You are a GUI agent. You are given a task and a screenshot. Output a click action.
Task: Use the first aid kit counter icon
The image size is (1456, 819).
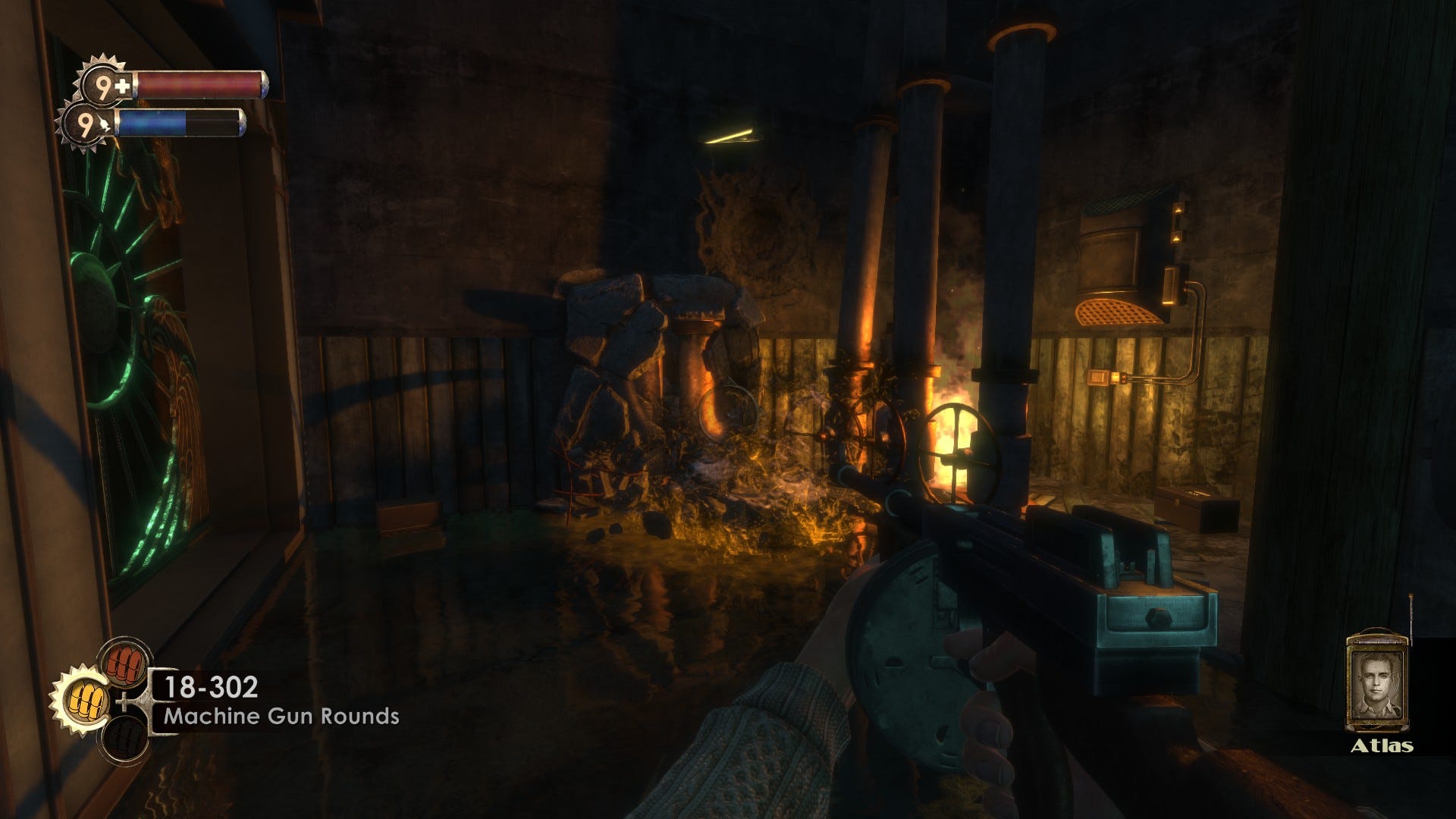click(x=109, y=85)
